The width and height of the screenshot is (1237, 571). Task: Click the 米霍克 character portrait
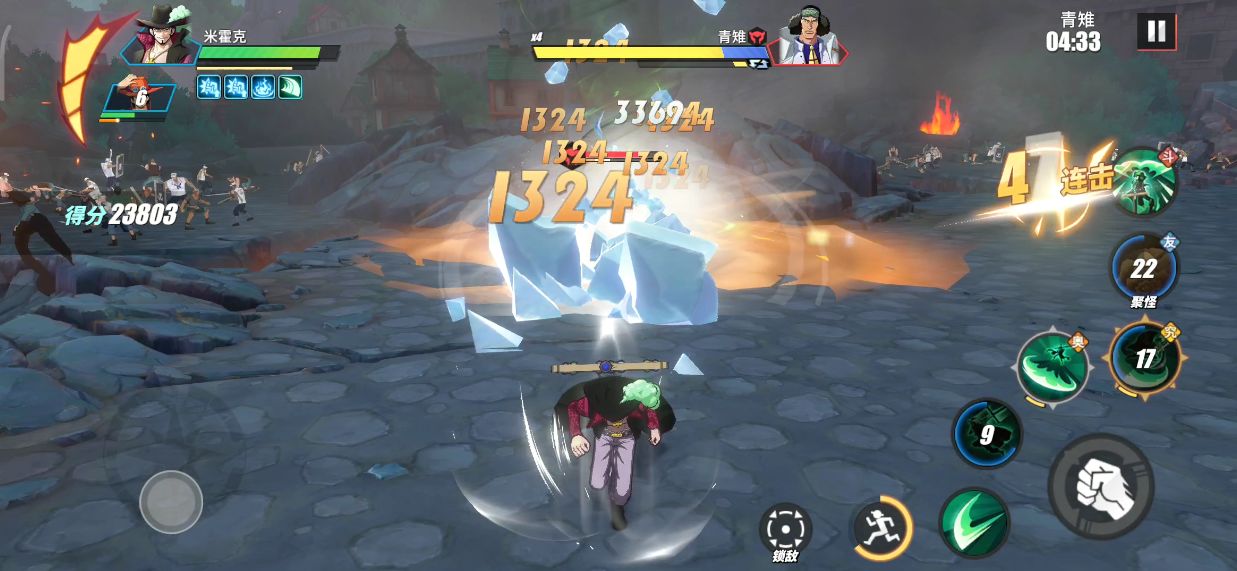pyautogui.click(x=162, y=36)
